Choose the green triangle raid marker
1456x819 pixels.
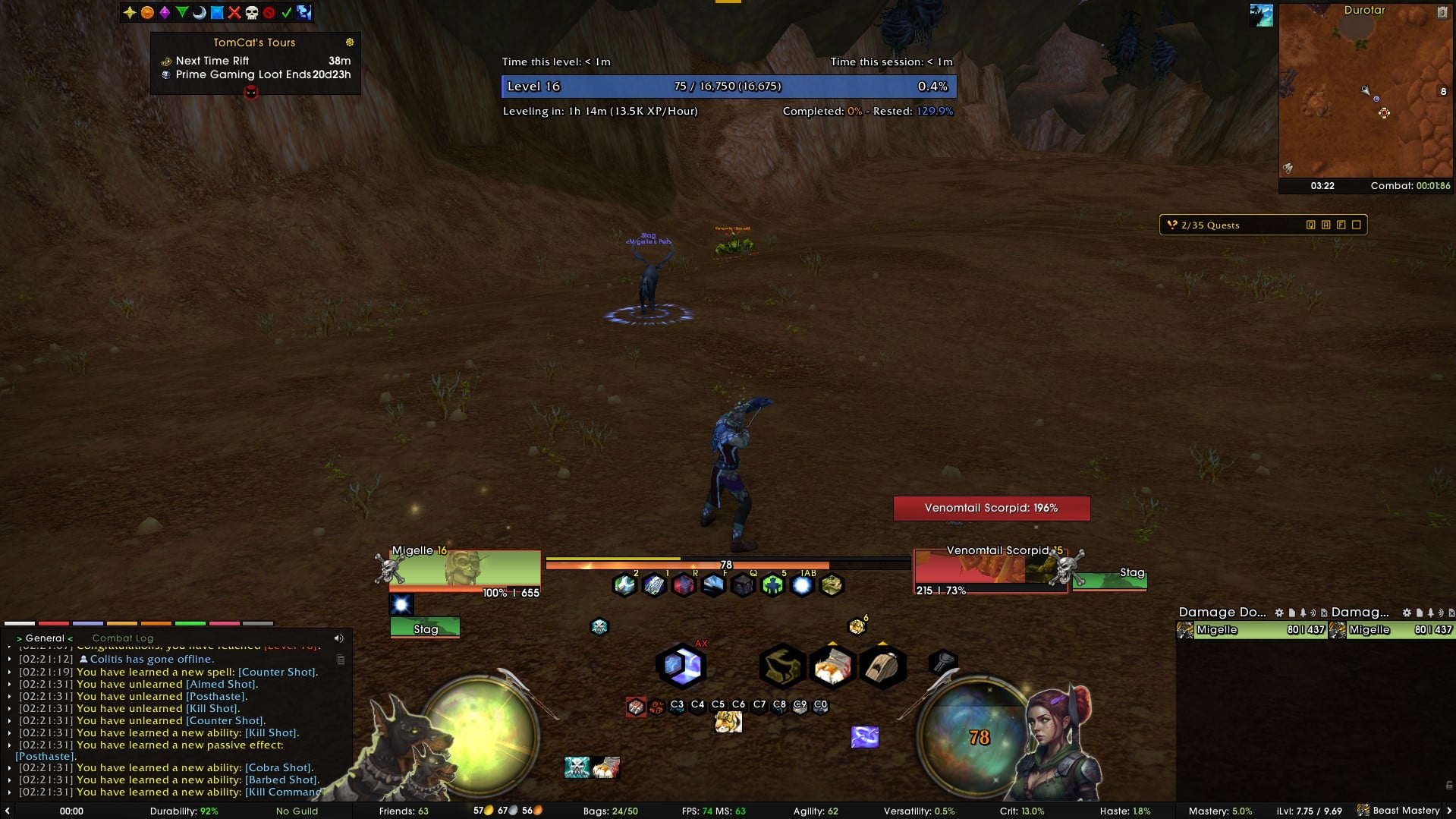tap(182, 12)
